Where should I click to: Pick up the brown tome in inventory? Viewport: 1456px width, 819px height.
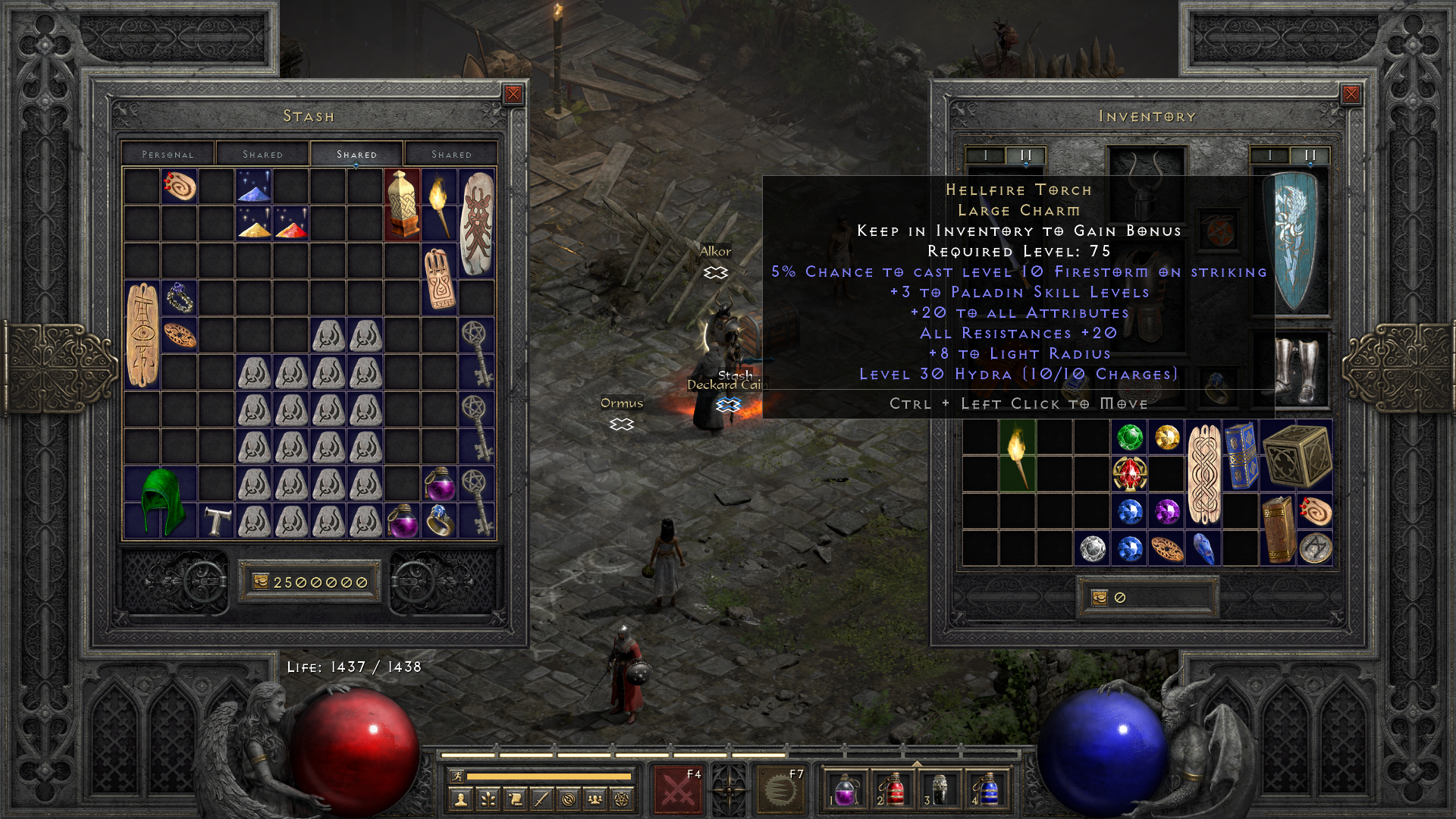click(1278, 529)
